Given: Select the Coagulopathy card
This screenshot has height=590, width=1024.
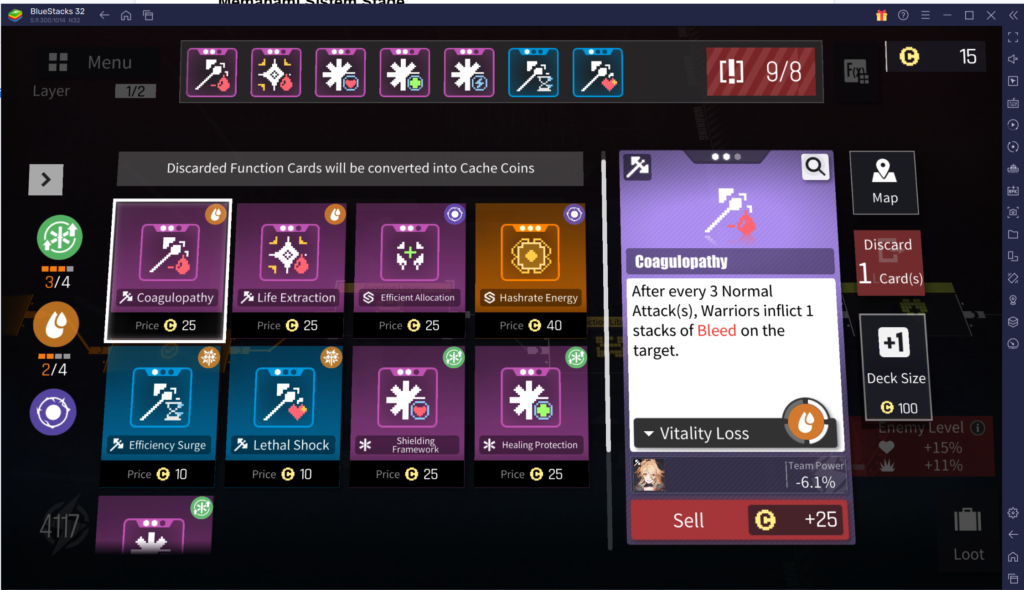Looking at the screenshot, I should [168, 269].
